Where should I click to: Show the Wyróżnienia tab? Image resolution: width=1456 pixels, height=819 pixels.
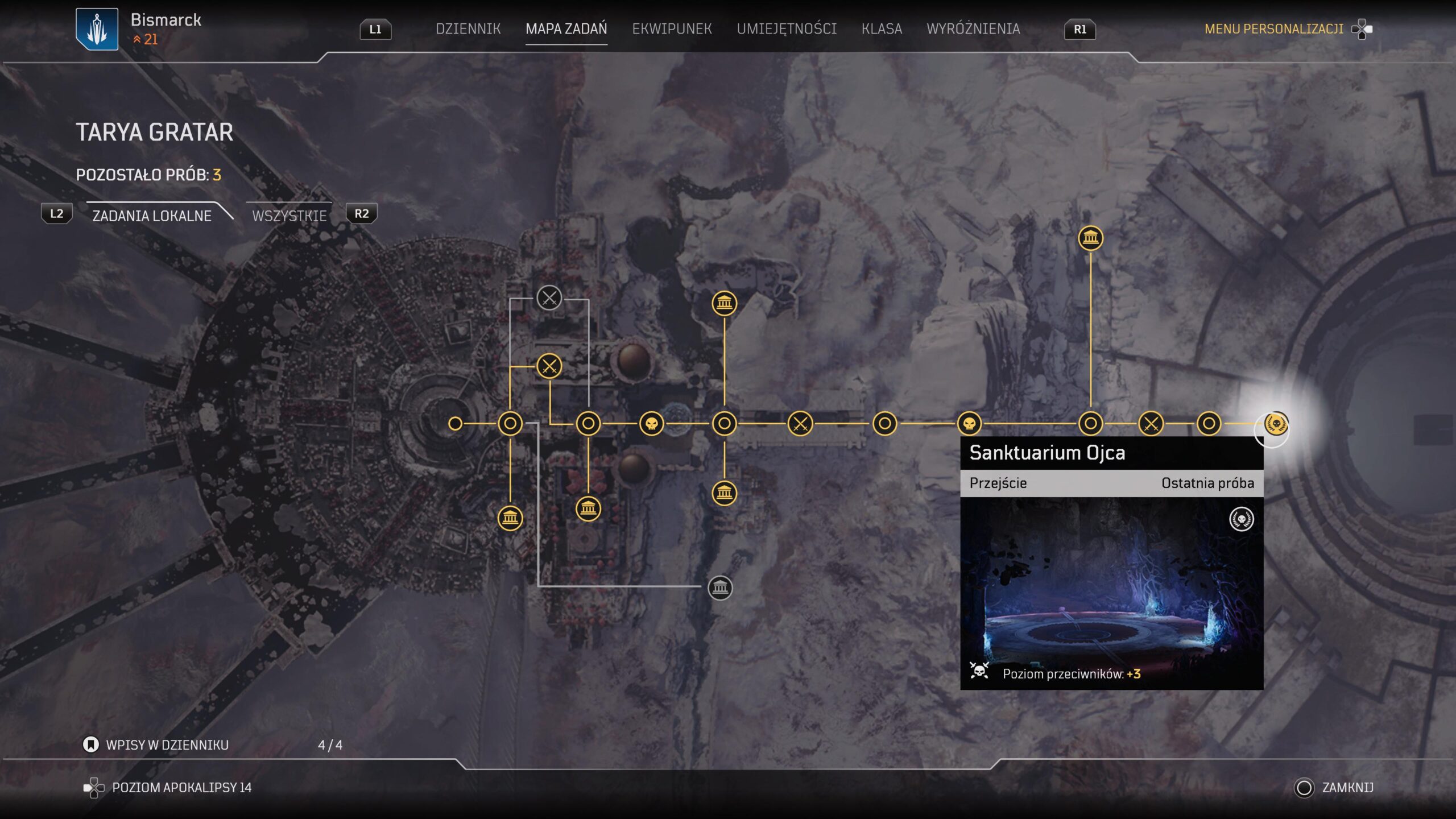[x=973, y=28]
